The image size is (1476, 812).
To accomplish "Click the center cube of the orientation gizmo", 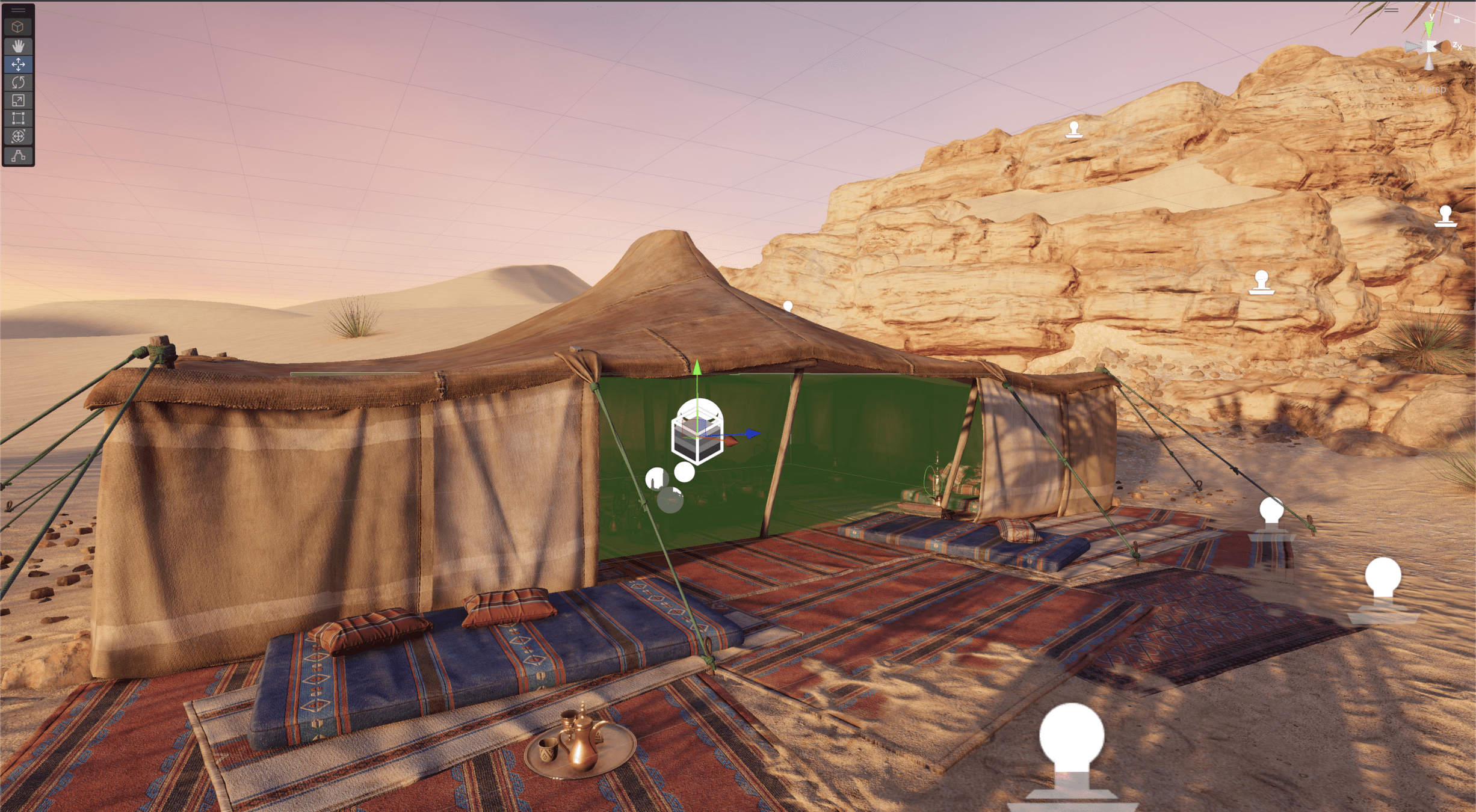I will [x=1430, y=46].
